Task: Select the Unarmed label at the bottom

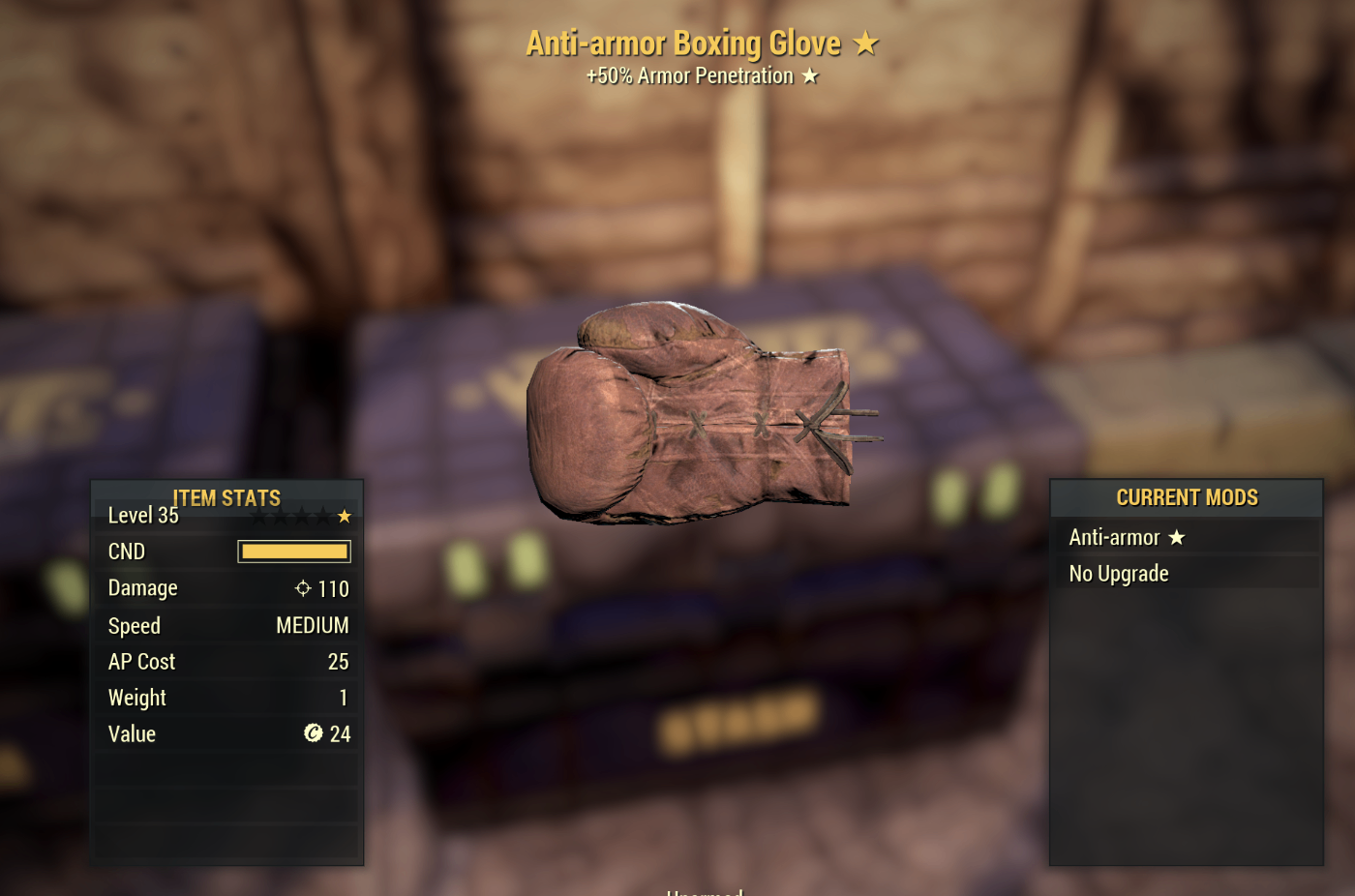Action: [x=704, y=891]
